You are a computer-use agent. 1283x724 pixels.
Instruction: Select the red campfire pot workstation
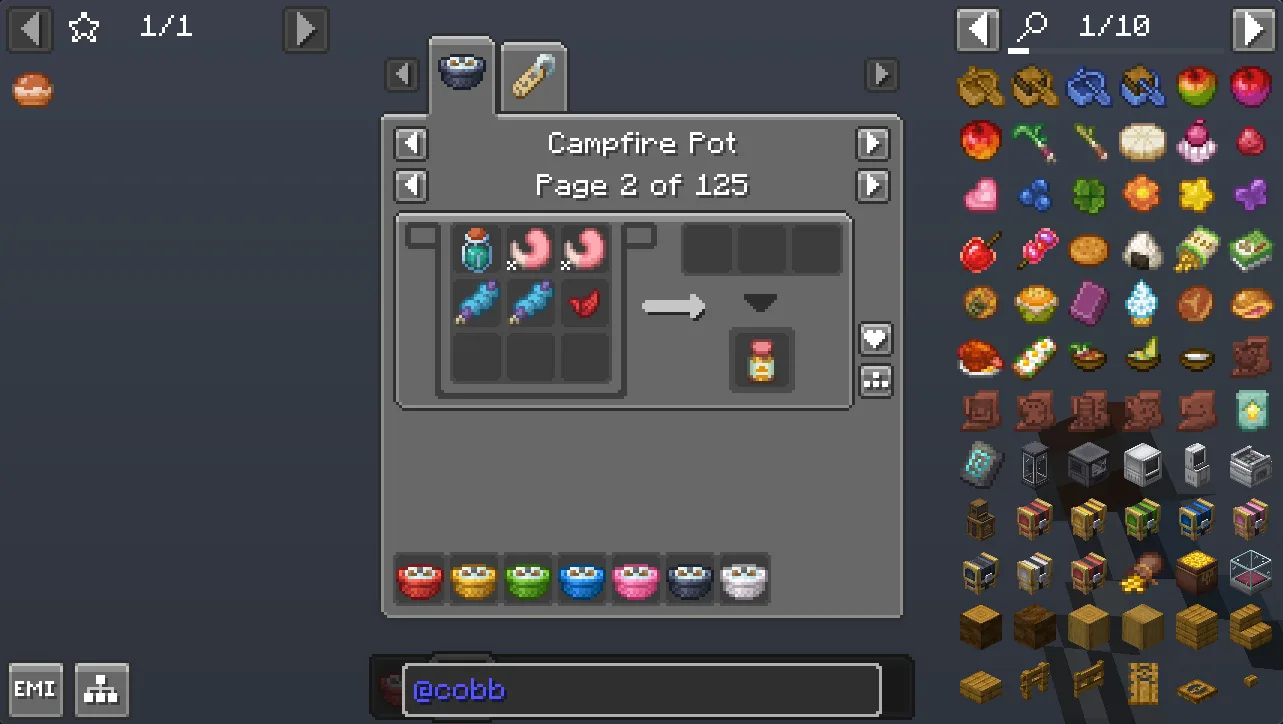pyautogui.click(x=420, y=579)
